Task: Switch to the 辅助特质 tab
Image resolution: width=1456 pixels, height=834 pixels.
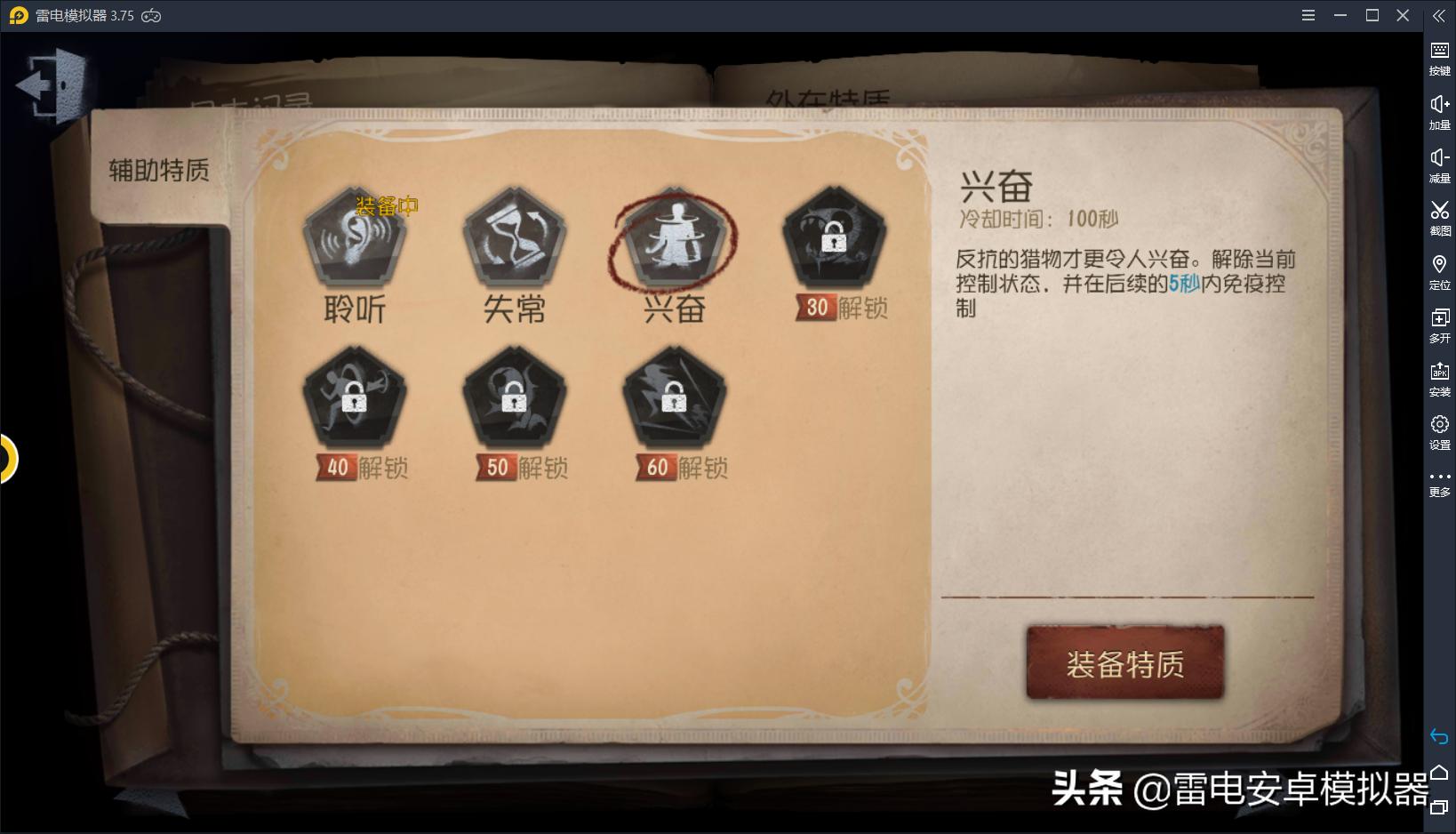Action: pos(157,172)
